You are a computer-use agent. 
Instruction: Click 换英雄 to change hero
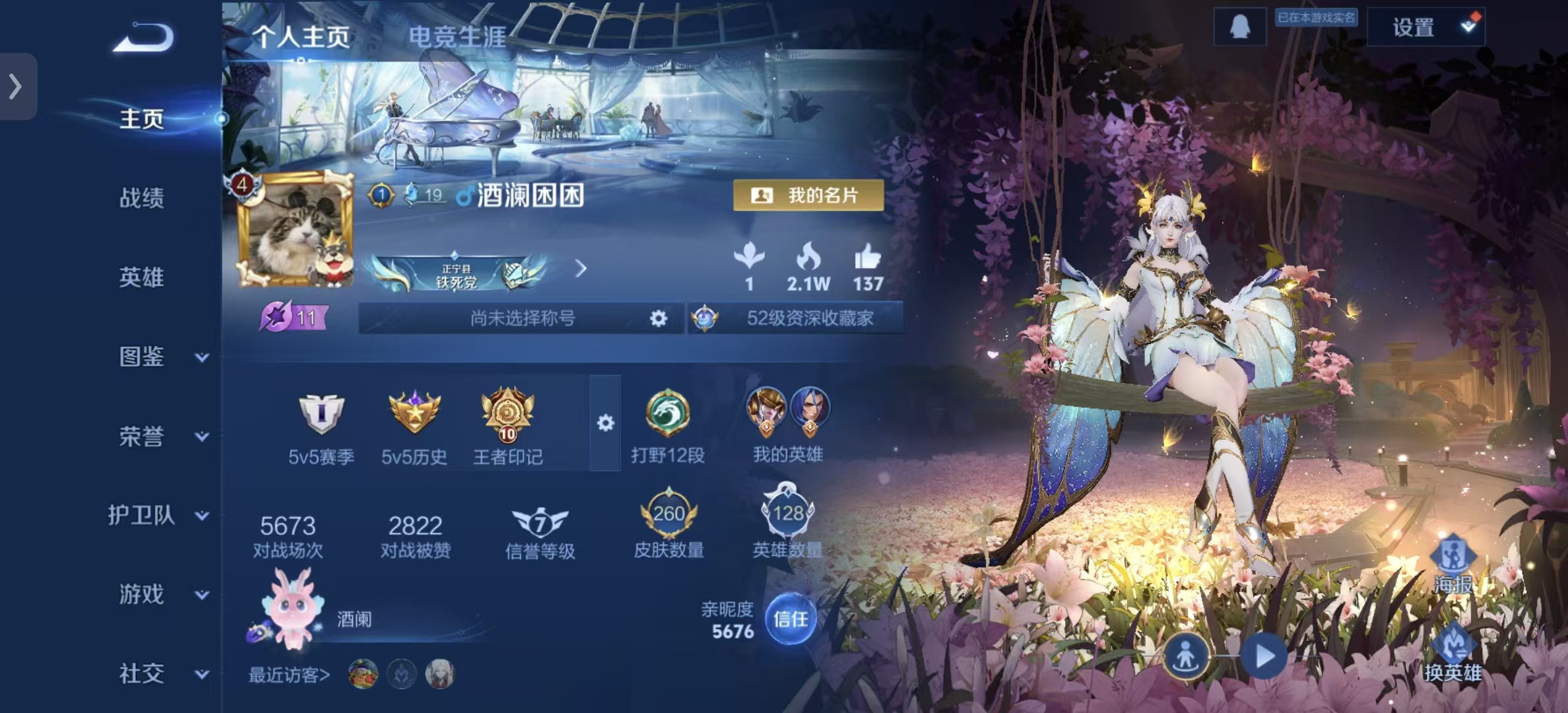point(1453,654)
